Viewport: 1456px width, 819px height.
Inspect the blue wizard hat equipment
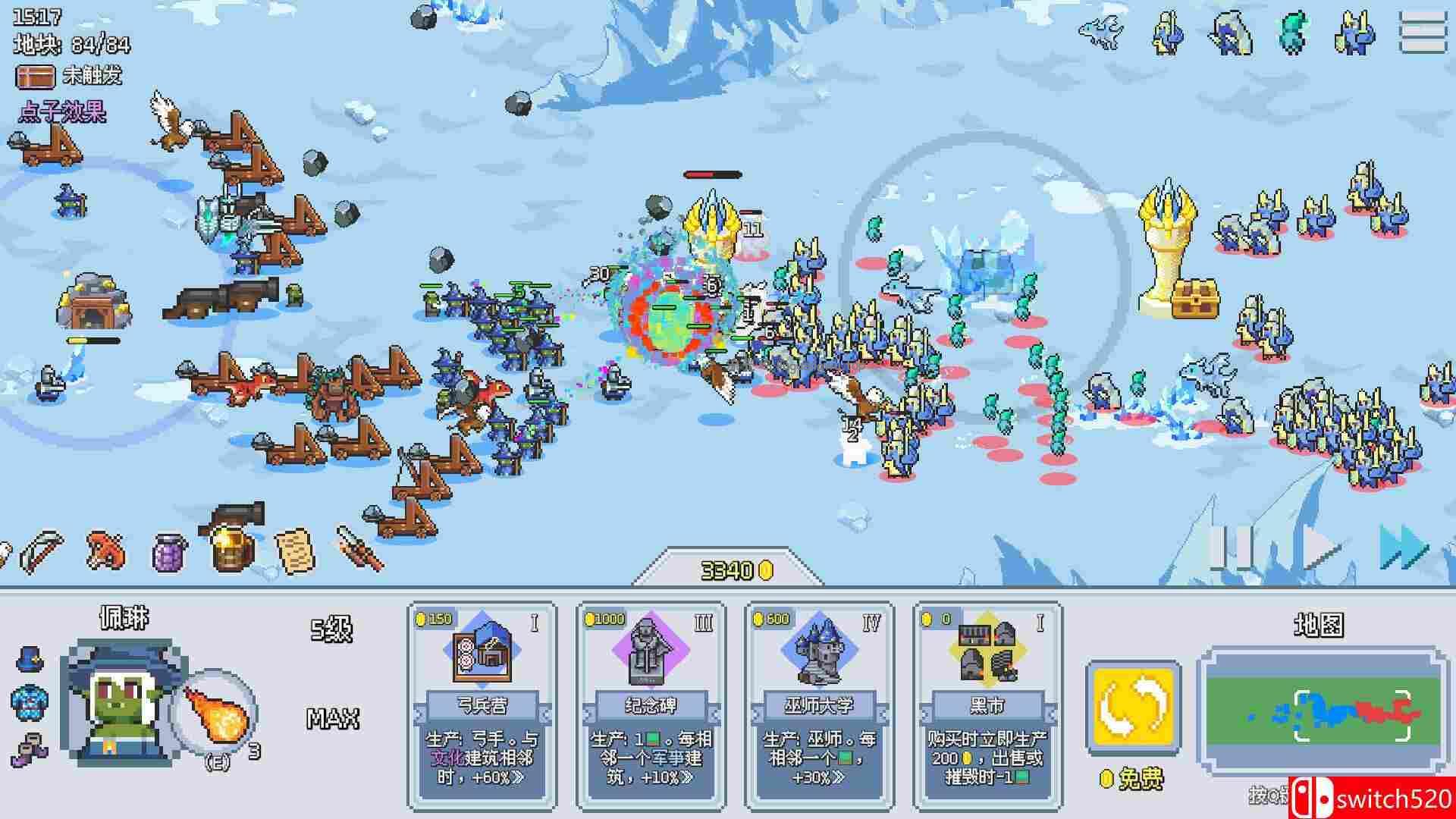pos(30,658)
